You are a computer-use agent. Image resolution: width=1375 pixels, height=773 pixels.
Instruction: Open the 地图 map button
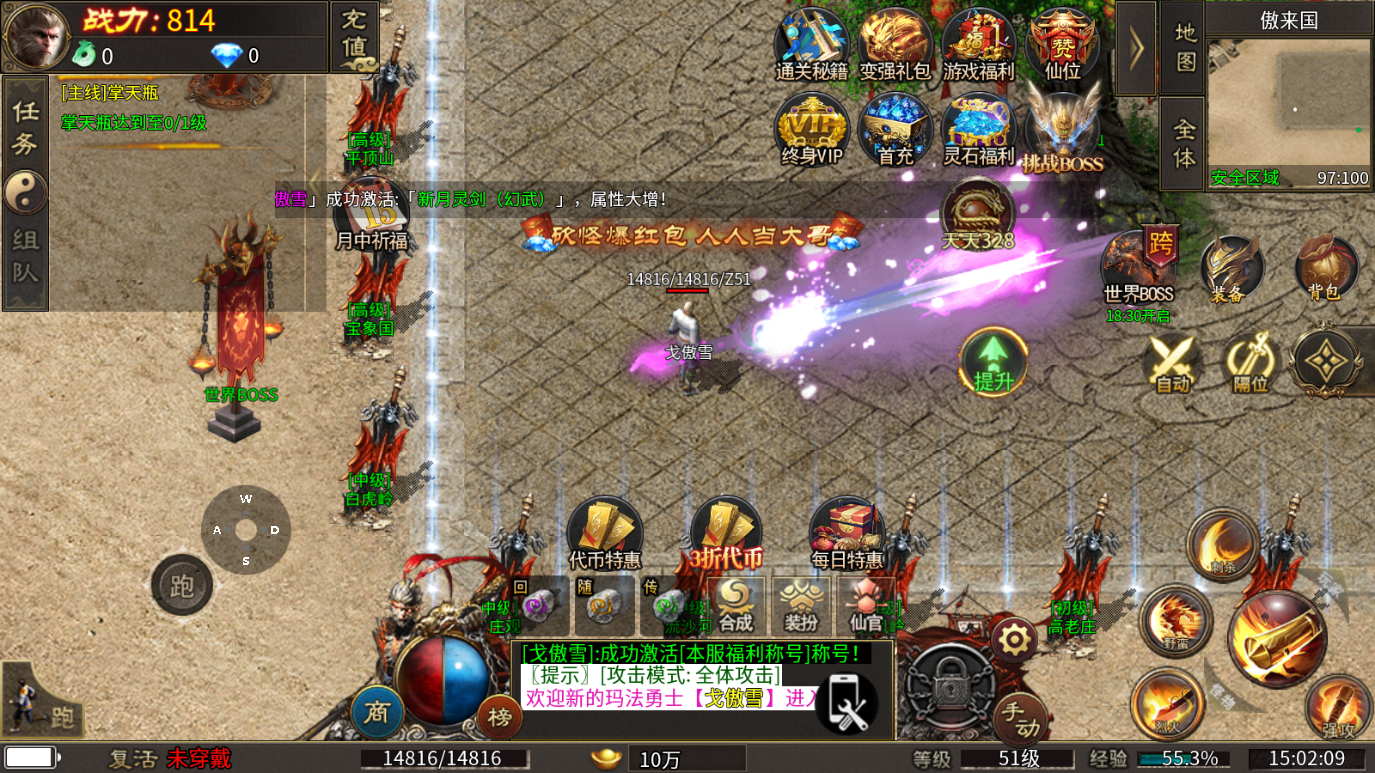[1184, 48]
